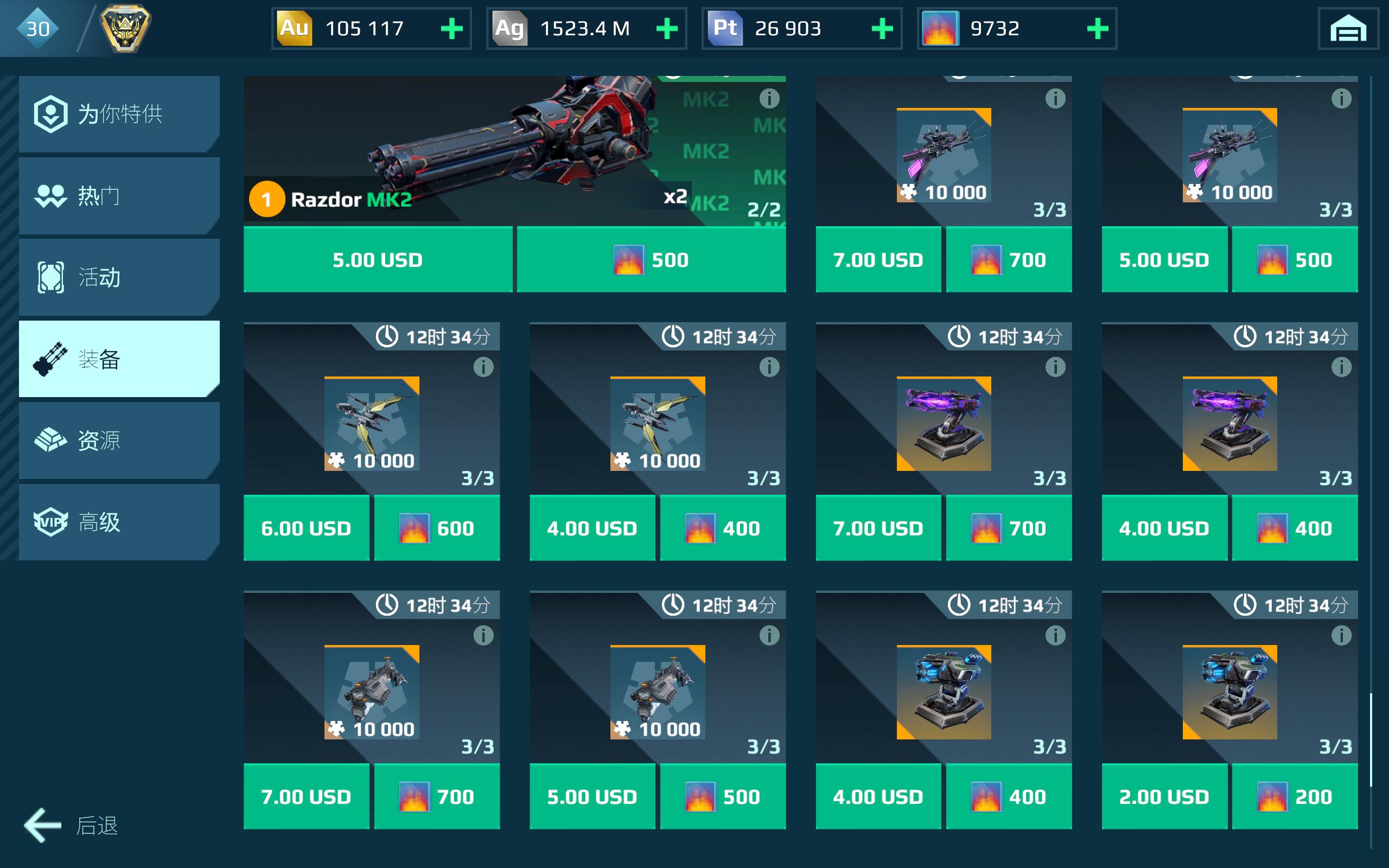Viewport: 1389px width, 868px height.
Task: Buy Razdor MK2 for 5.00 USD
Action: [378, 260]
